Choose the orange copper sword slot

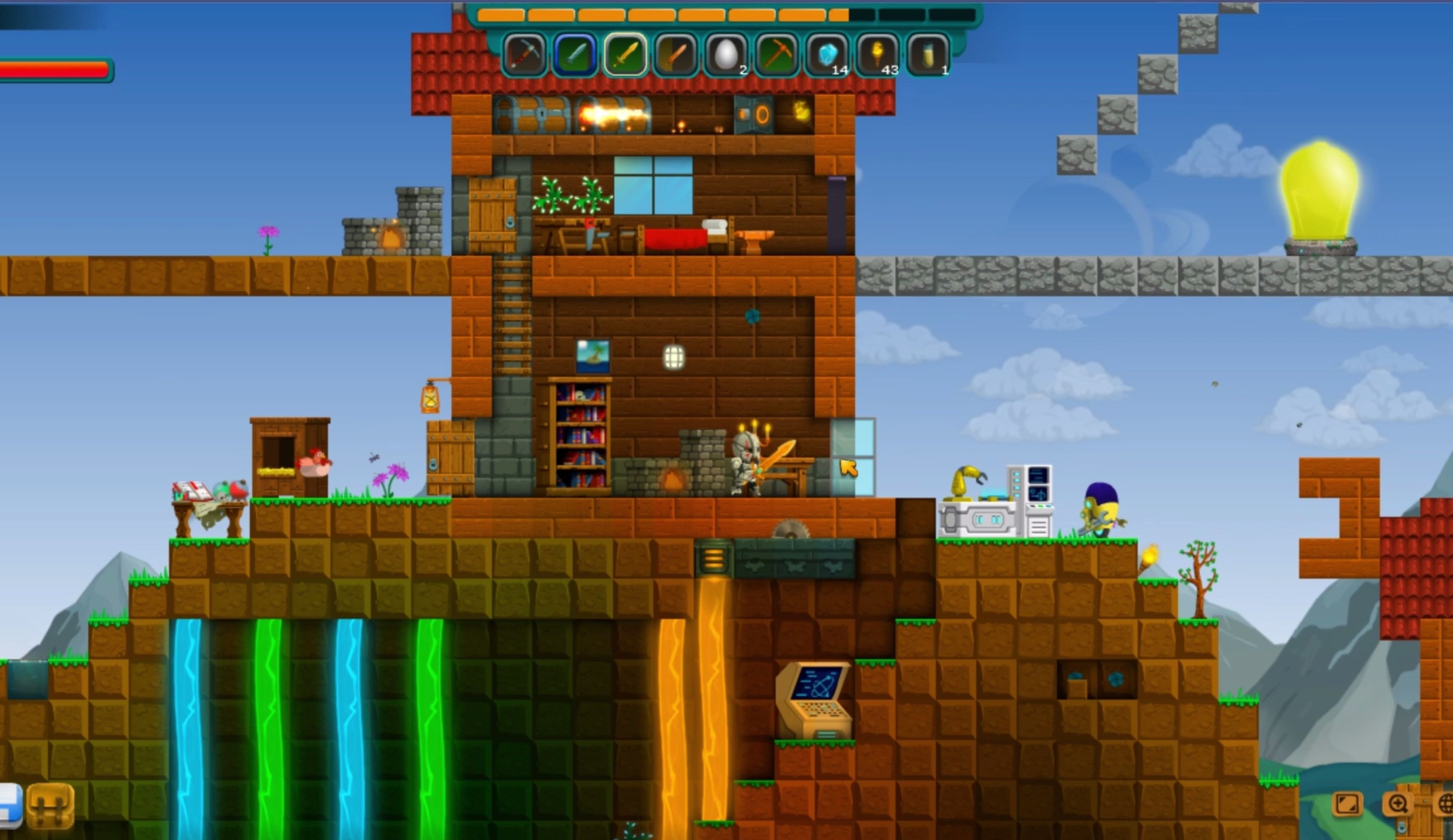point(675,55)
